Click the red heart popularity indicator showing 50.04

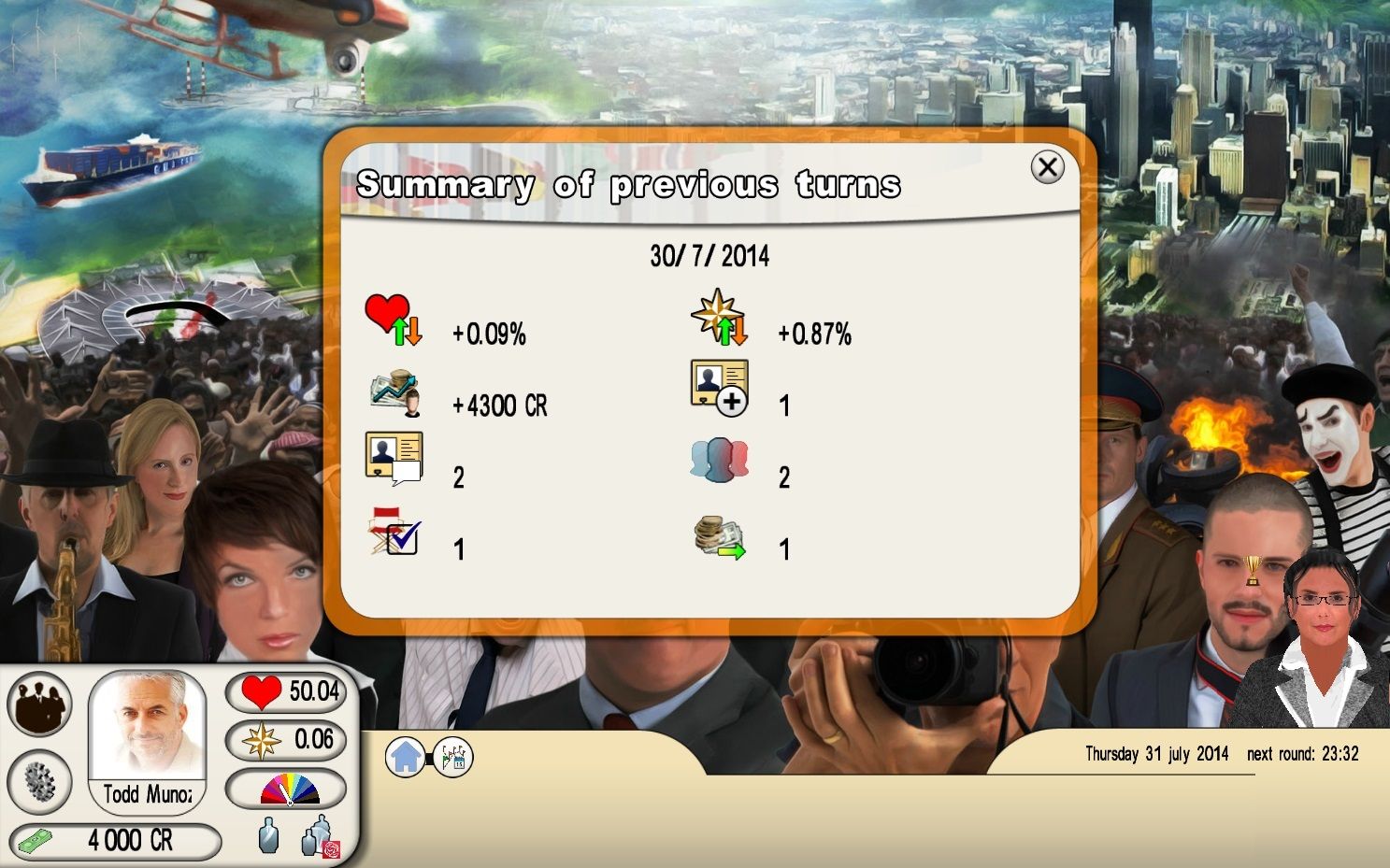pos(285,691)
